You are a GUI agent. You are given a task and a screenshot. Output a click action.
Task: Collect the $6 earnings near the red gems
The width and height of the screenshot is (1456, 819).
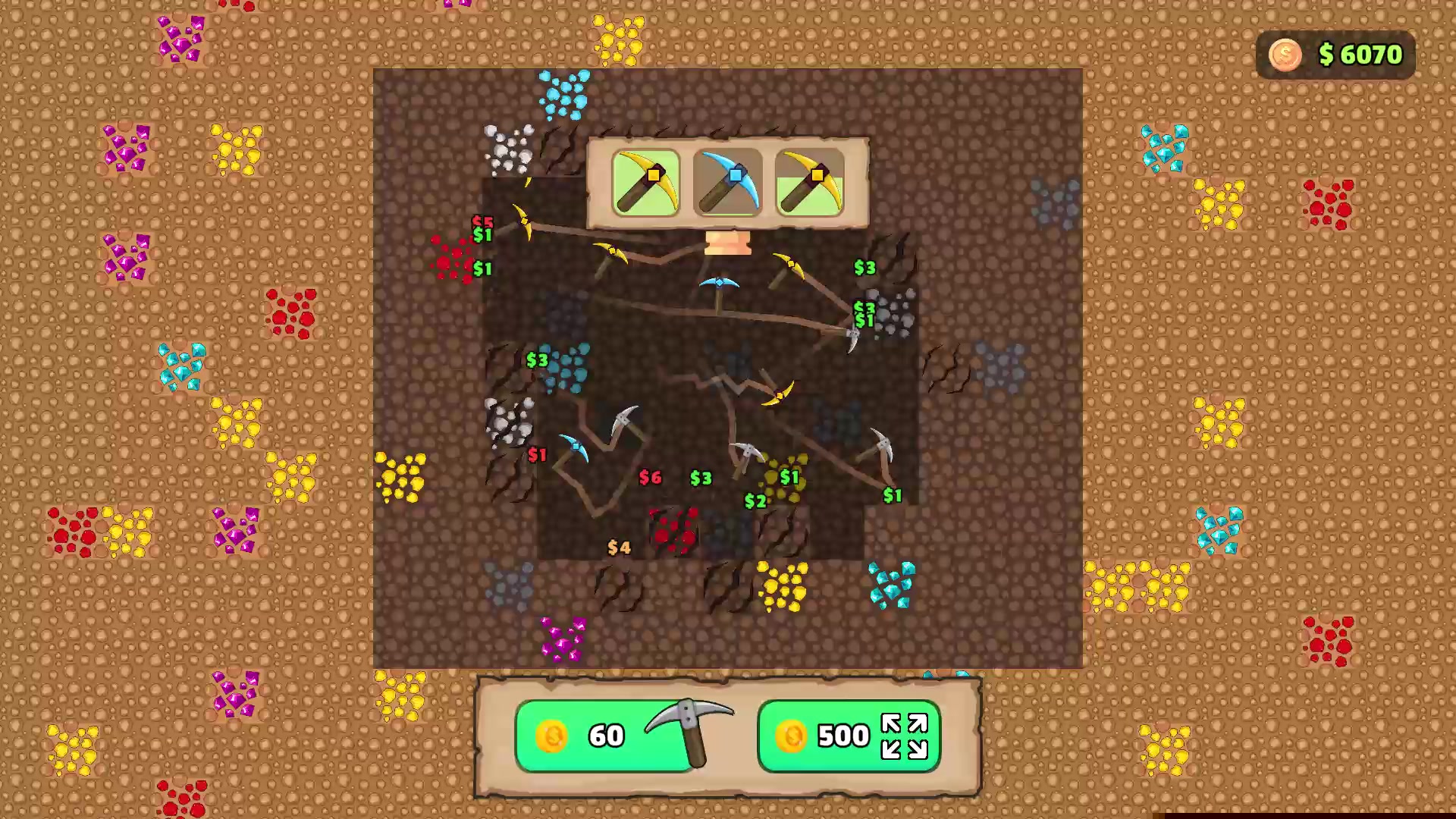651,477
